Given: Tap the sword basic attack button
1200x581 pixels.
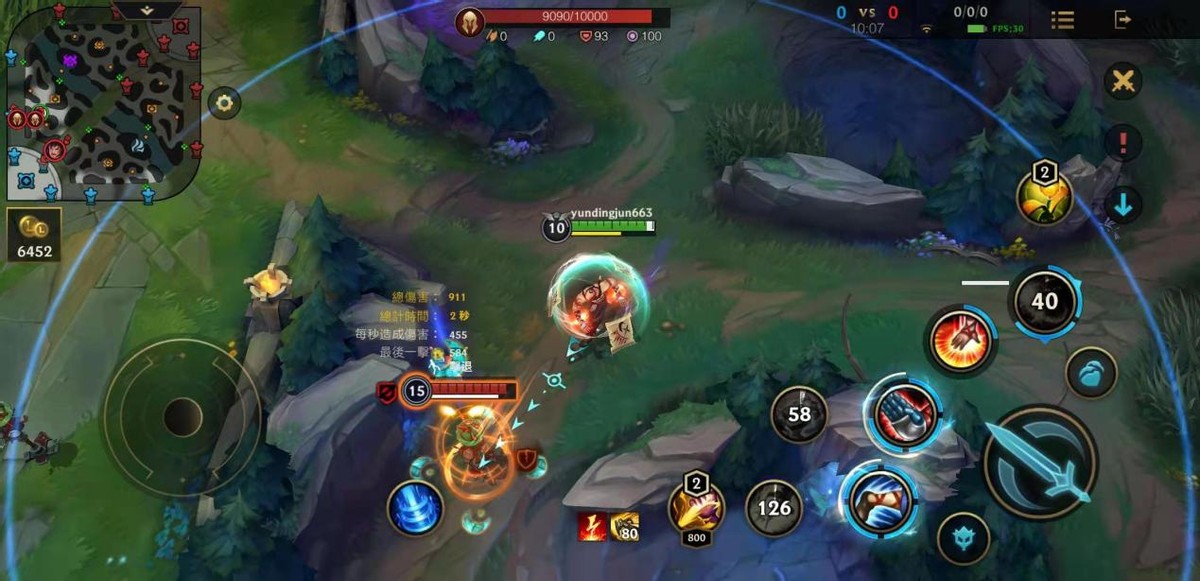Looking at the screenshot, I should tap(1040, 463).
